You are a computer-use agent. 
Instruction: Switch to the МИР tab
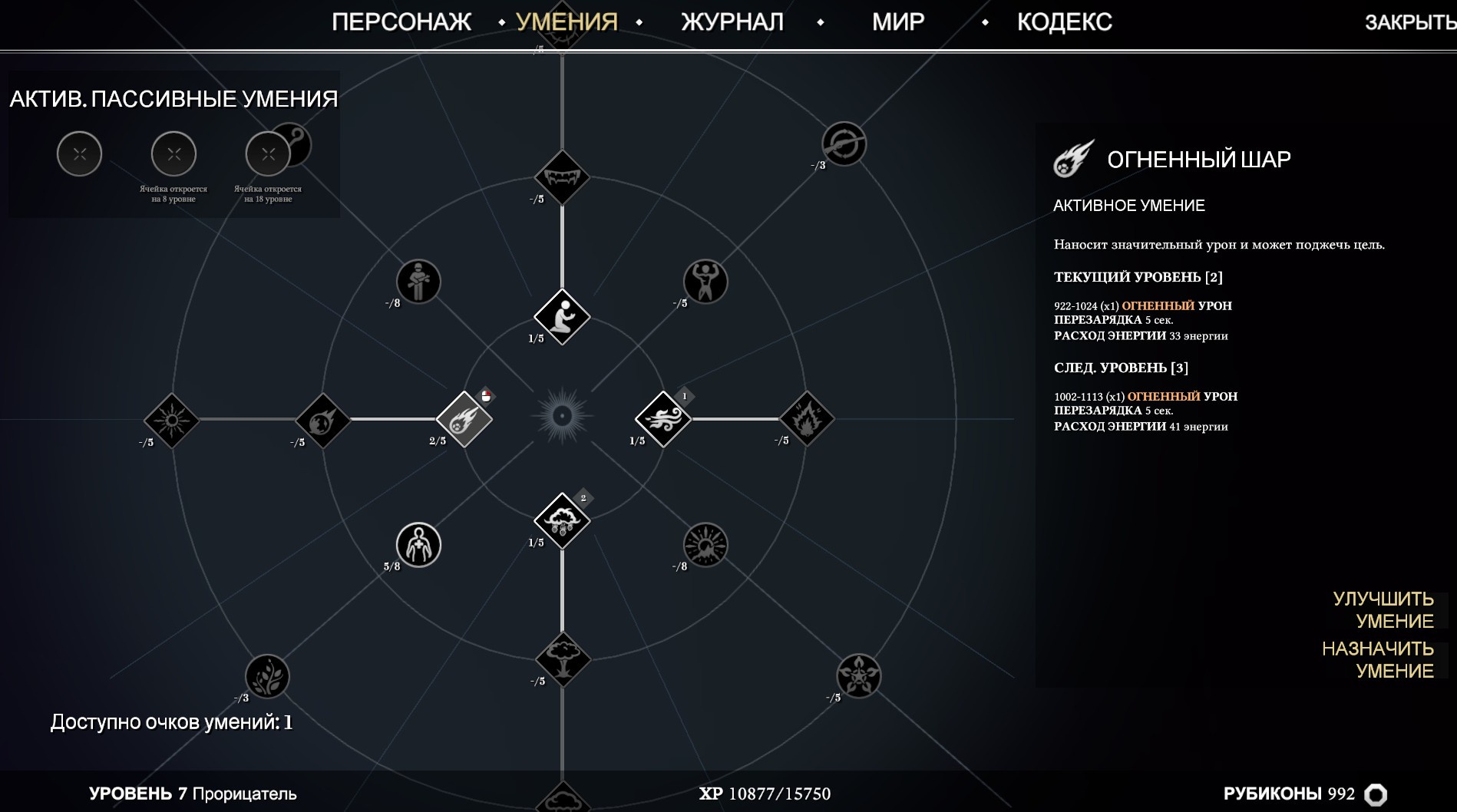pos(897,22)
